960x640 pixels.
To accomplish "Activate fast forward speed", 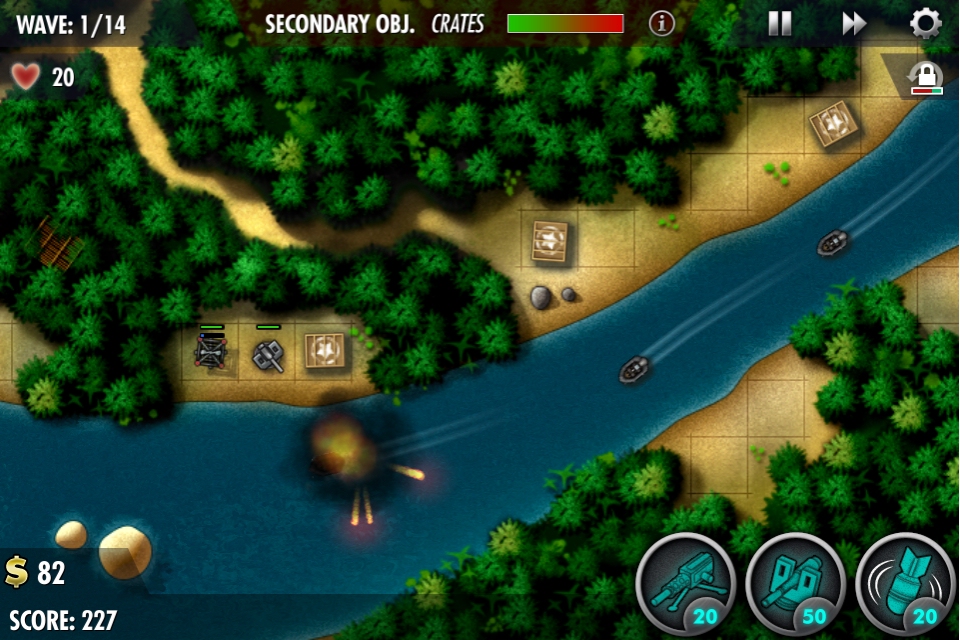I will click(x=854, y=24).
